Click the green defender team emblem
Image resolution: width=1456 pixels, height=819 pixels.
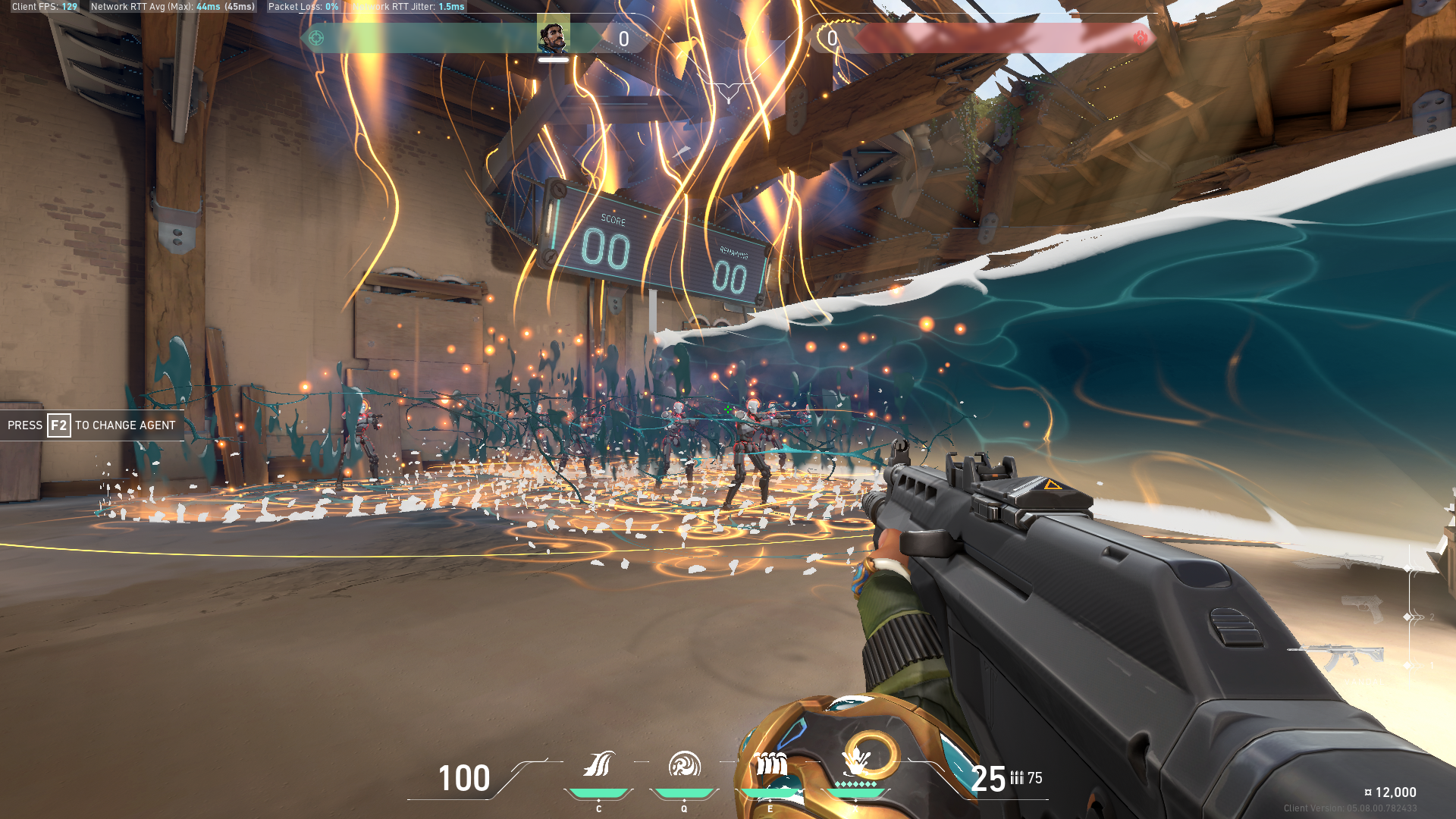pyautogui.click(x=316, y=37)
